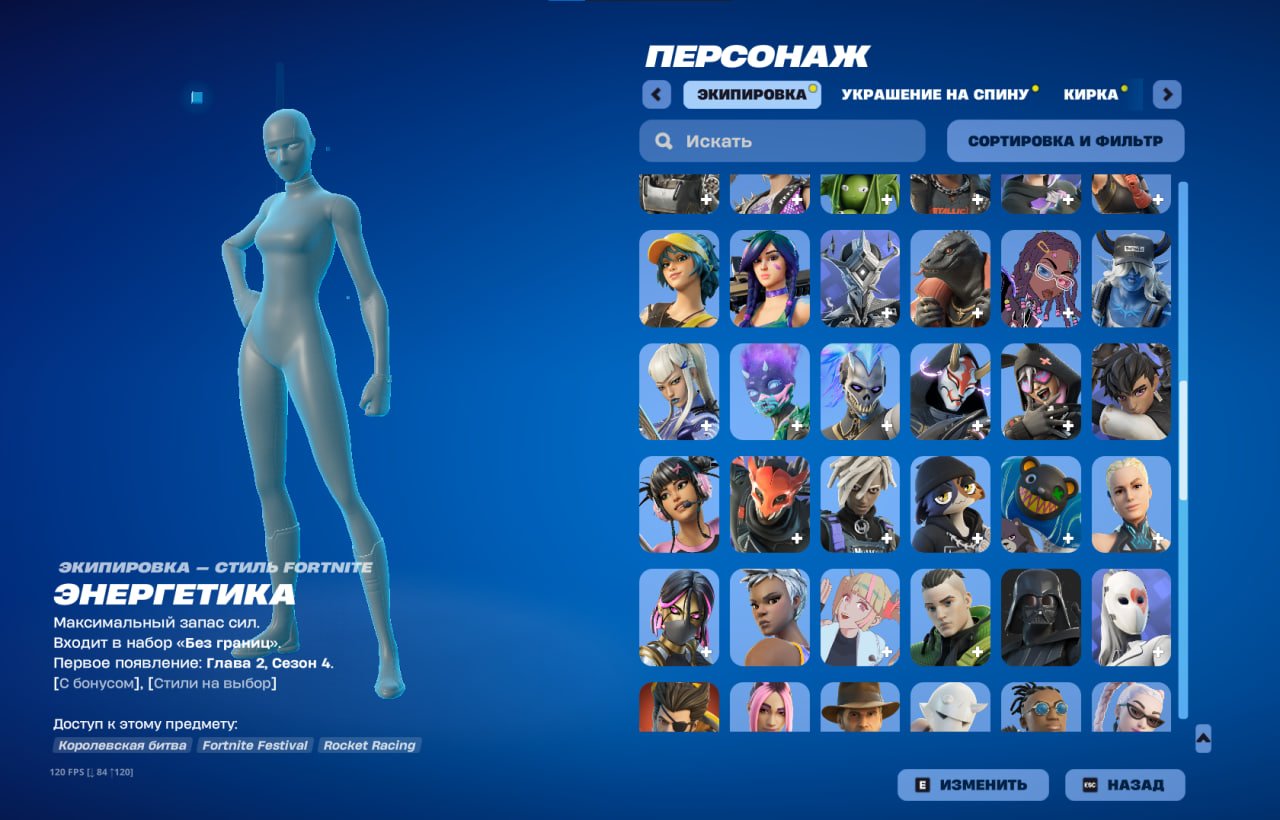Viewport: 1280px width, 820px height.
Task: Click the plus icon on the orange fox mask skin
Action: [797, 537]
